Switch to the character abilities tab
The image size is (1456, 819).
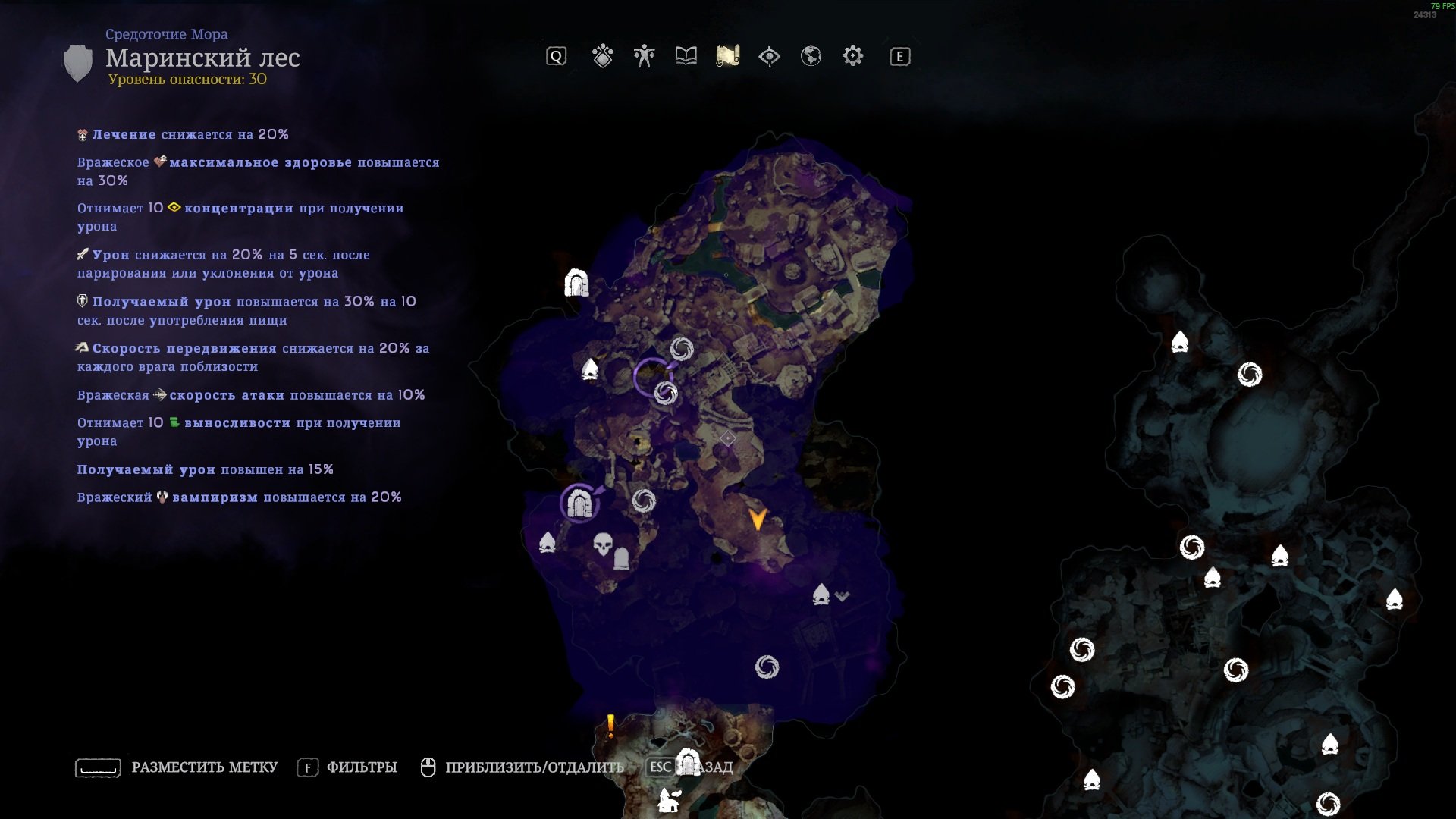(644, 56)
